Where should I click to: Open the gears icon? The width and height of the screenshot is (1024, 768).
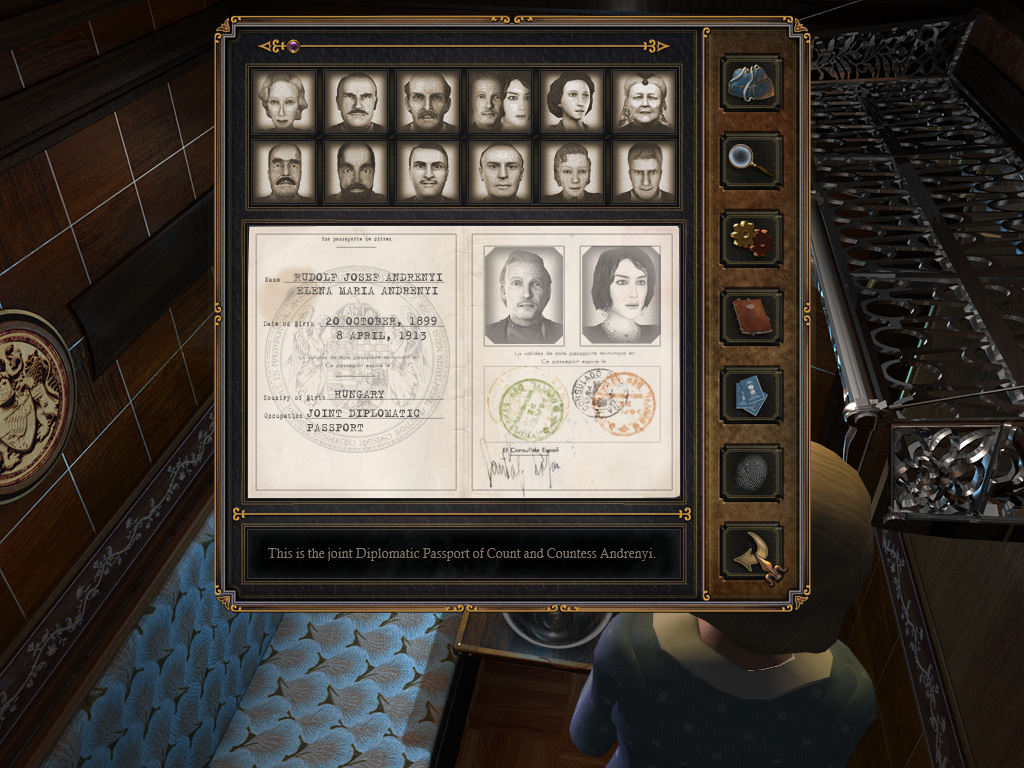751,239
